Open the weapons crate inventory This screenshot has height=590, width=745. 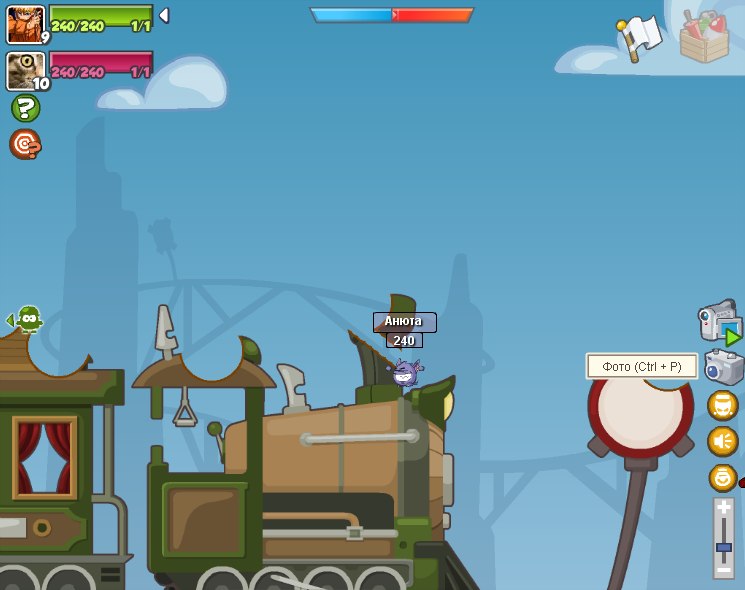[704, 37]
